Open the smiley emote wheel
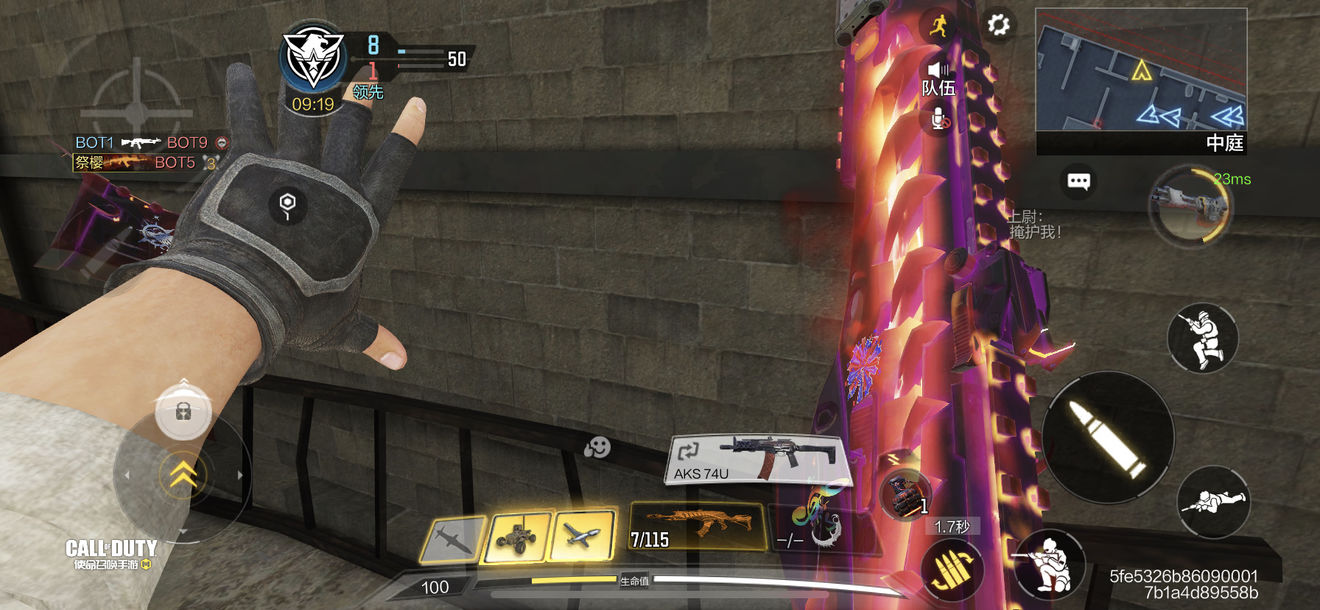This screenshot has width=1320, height=610. click(x=597, y=448)
